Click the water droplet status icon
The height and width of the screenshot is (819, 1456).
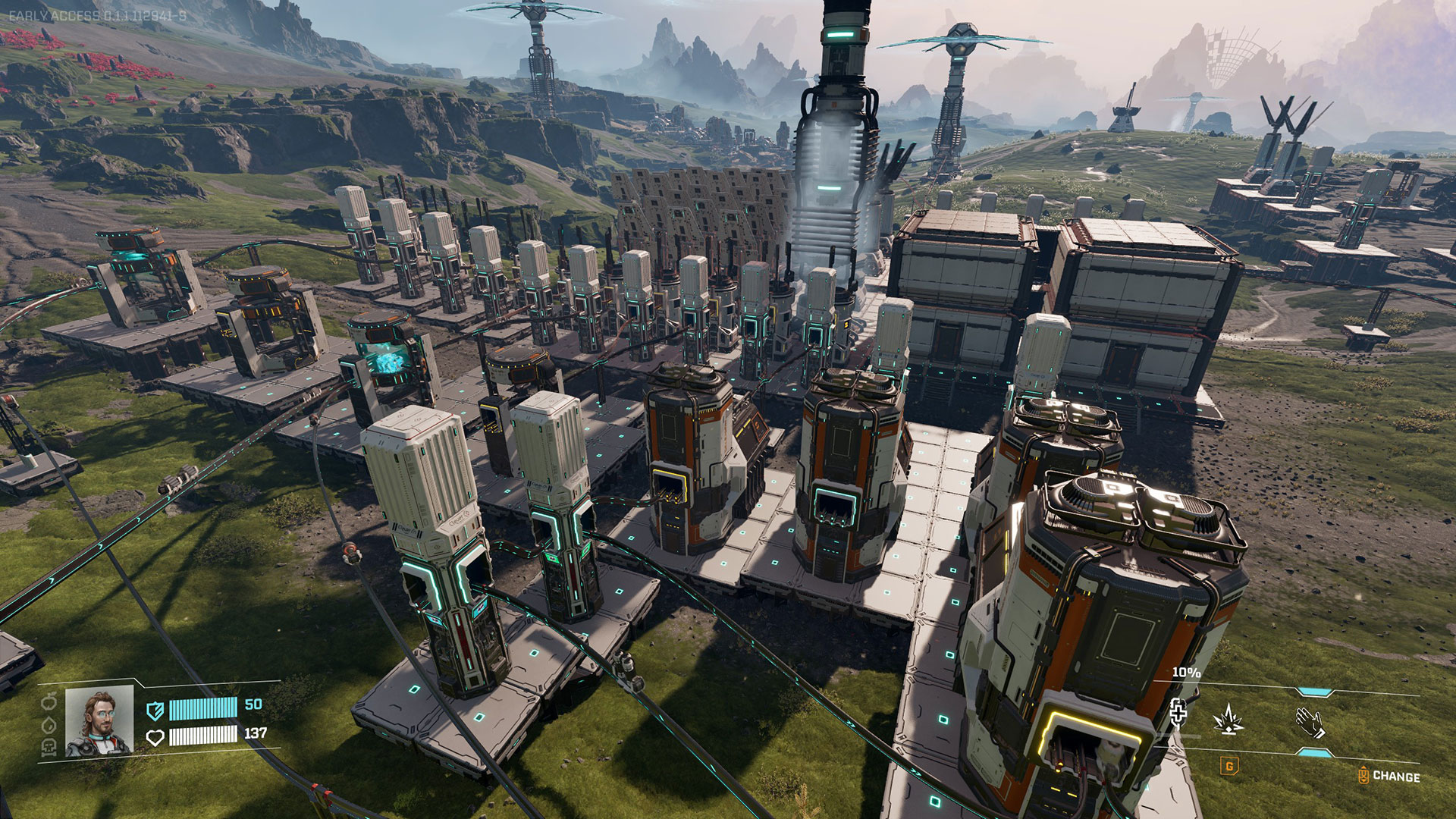49,724
